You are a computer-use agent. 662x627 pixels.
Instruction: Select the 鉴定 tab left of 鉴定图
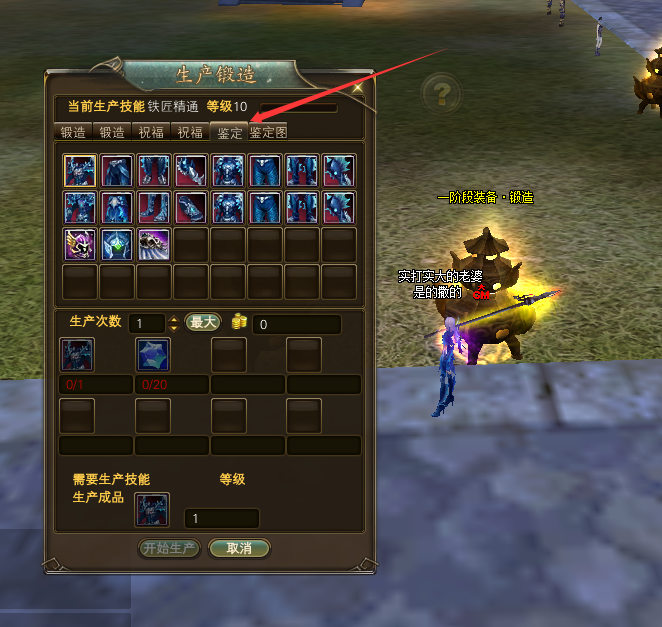[x=230, y=132]
